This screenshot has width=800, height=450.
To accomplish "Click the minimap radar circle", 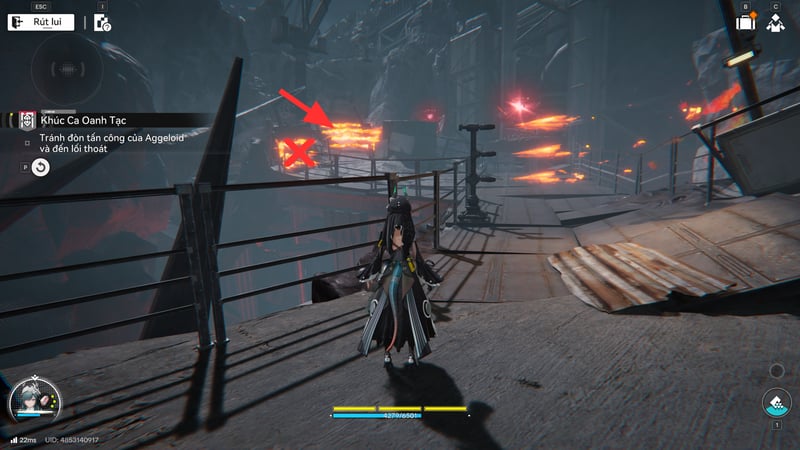I will coord(67,72).
